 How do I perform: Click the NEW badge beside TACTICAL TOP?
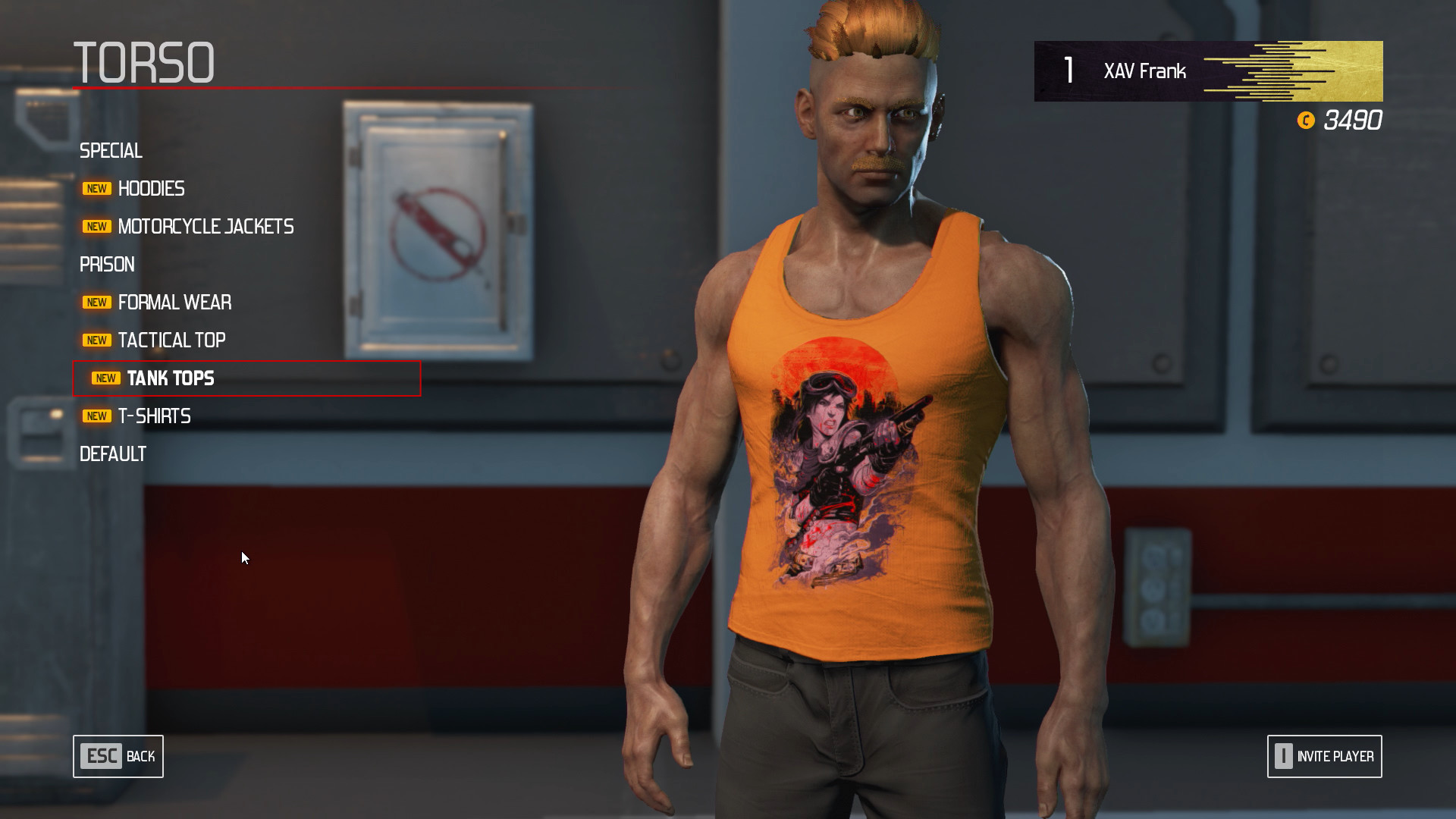point(96,340)
